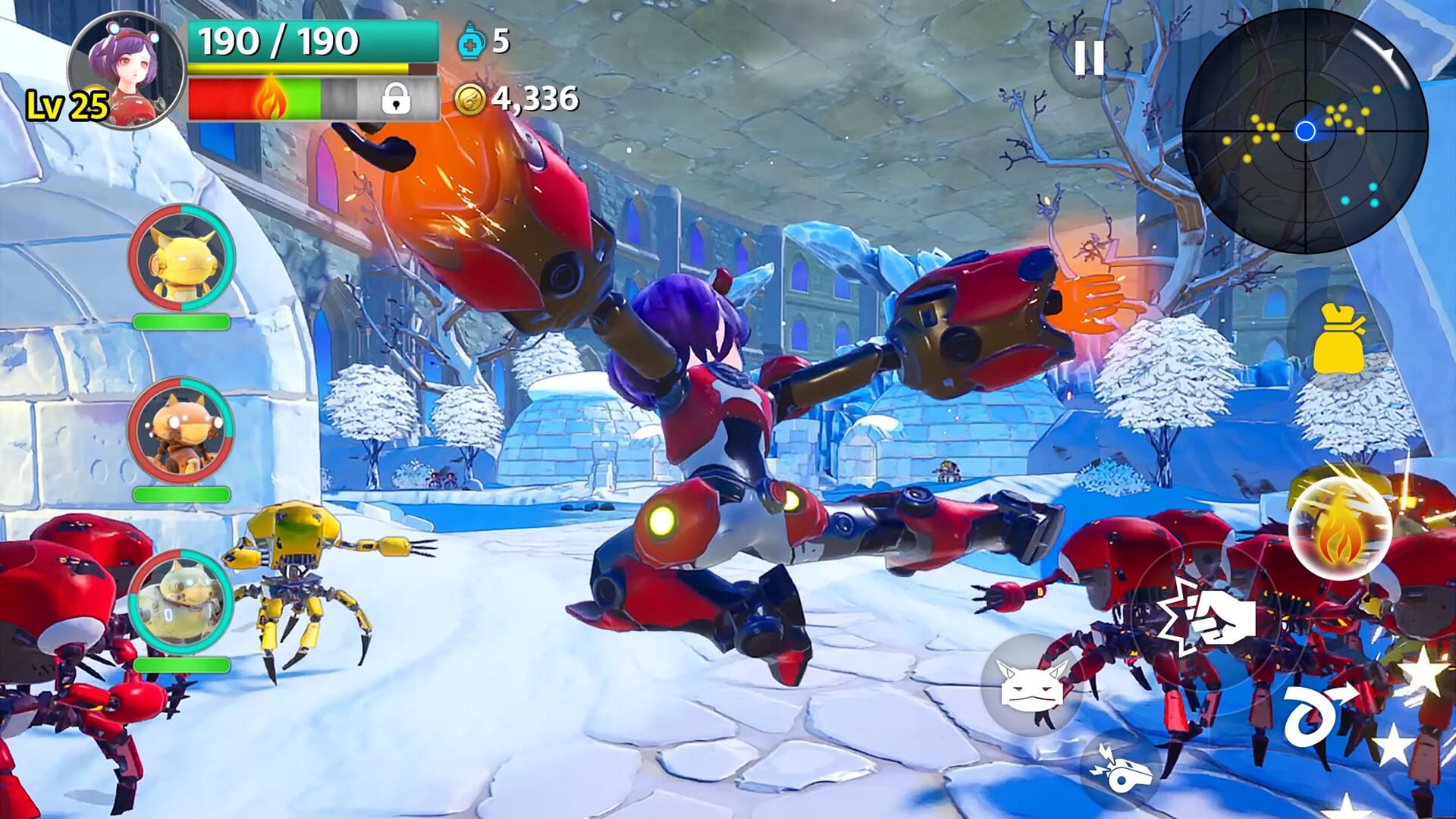Viewport: 1456px width, 819px height.
Task: Tap the coin total showing 4,336
Action: 535,97
